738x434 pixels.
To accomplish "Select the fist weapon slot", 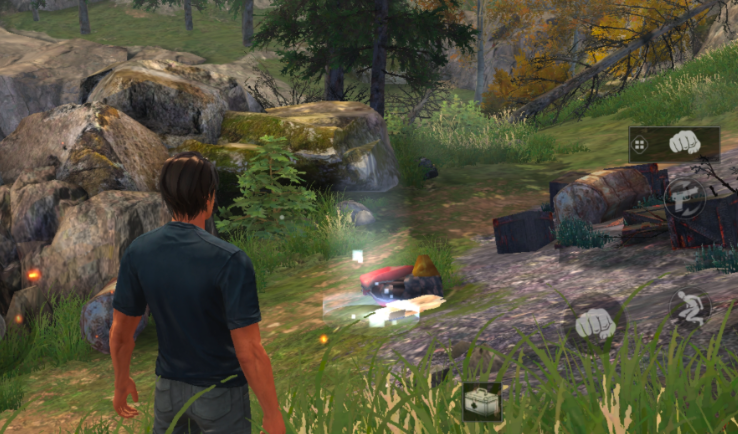I will point(686,144).
